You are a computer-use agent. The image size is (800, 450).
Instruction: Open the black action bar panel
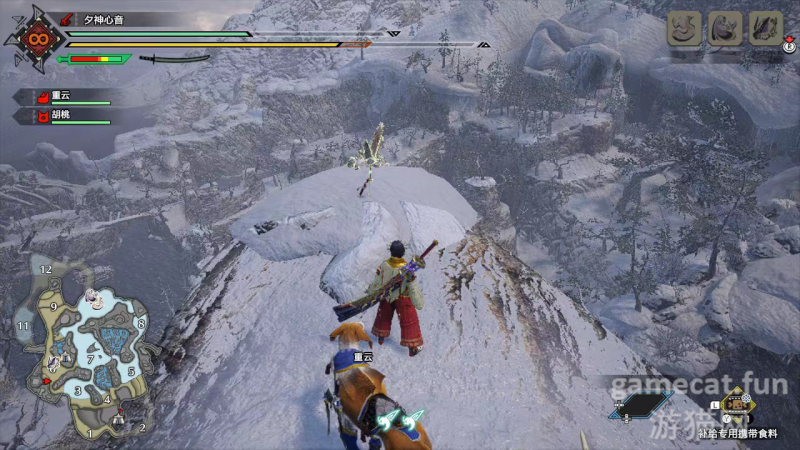point(642,405)
